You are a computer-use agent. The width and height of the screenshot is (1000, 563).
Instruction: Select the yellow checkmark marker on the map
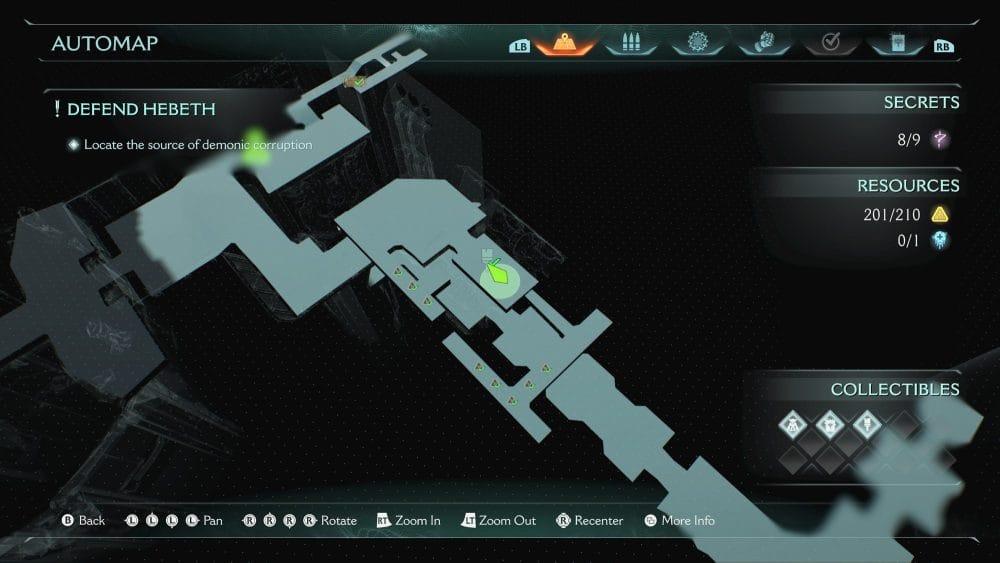[x=355, y=81]
